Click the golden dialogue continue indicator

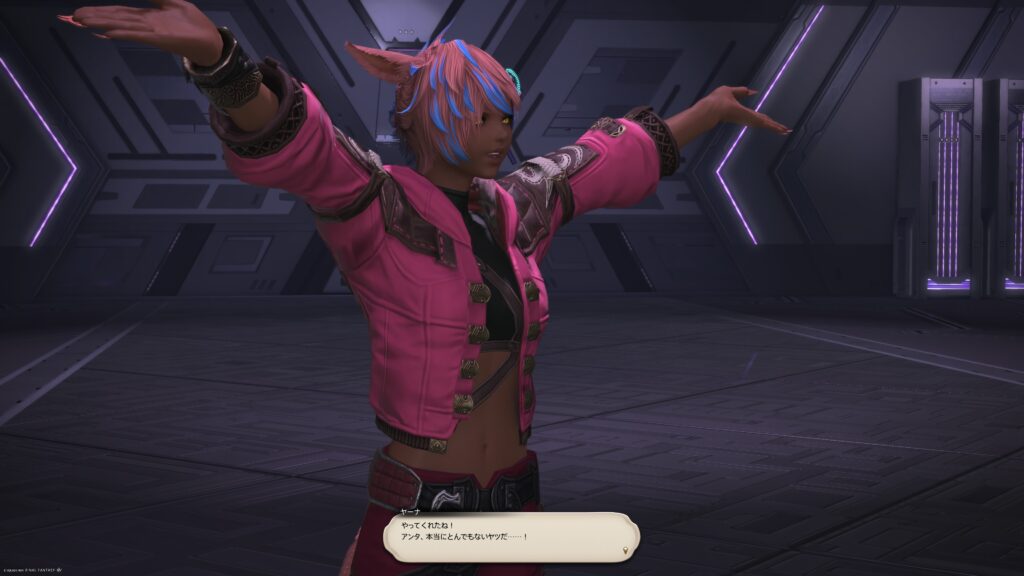(627, 551)
